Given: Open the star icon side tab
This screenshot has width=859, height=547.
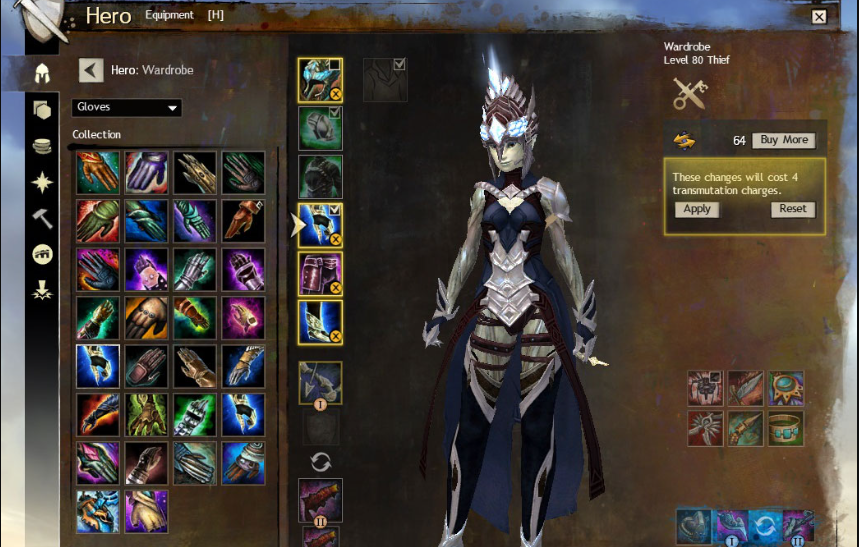Looking at the screenshot, I should click(42, 182).
